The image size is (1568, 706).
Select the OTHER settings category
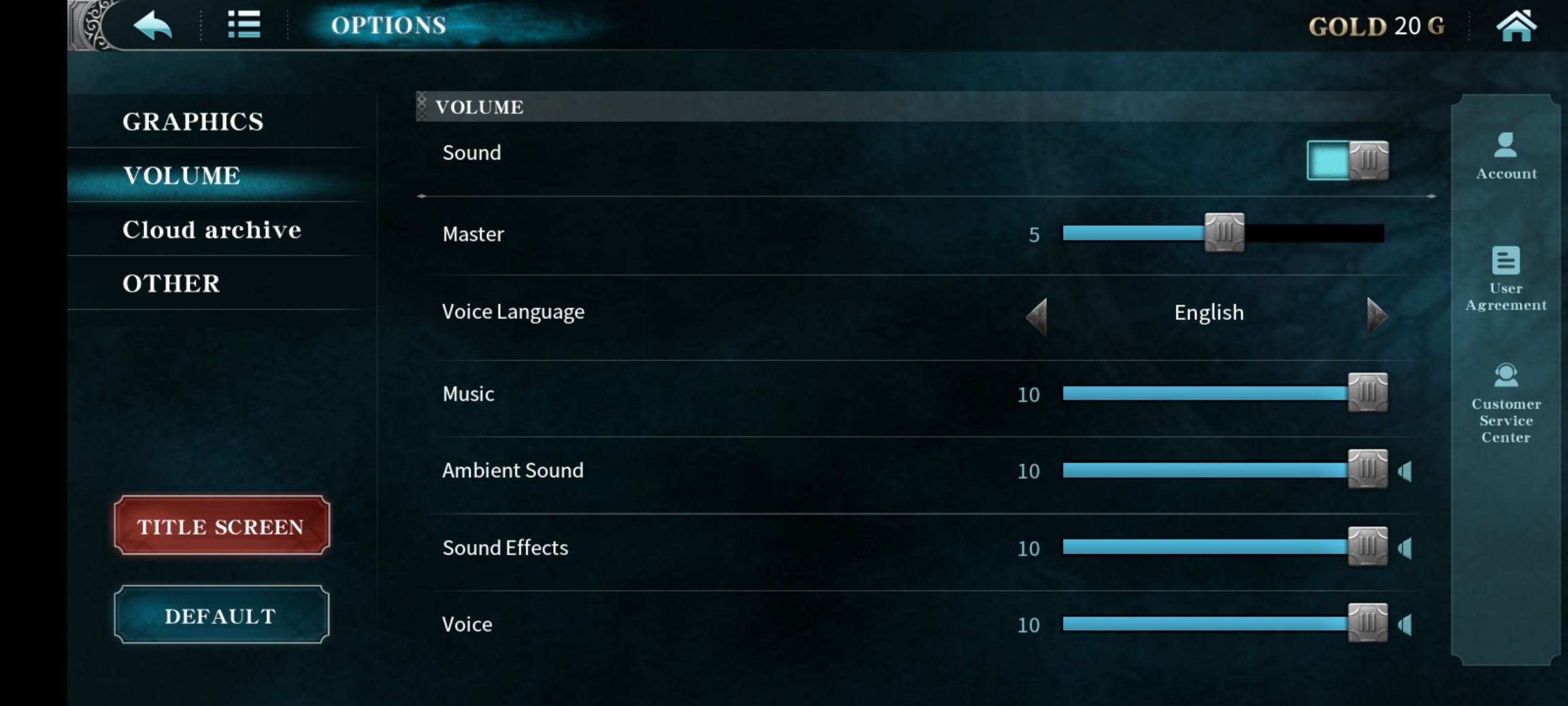click(x=171, y=283)
